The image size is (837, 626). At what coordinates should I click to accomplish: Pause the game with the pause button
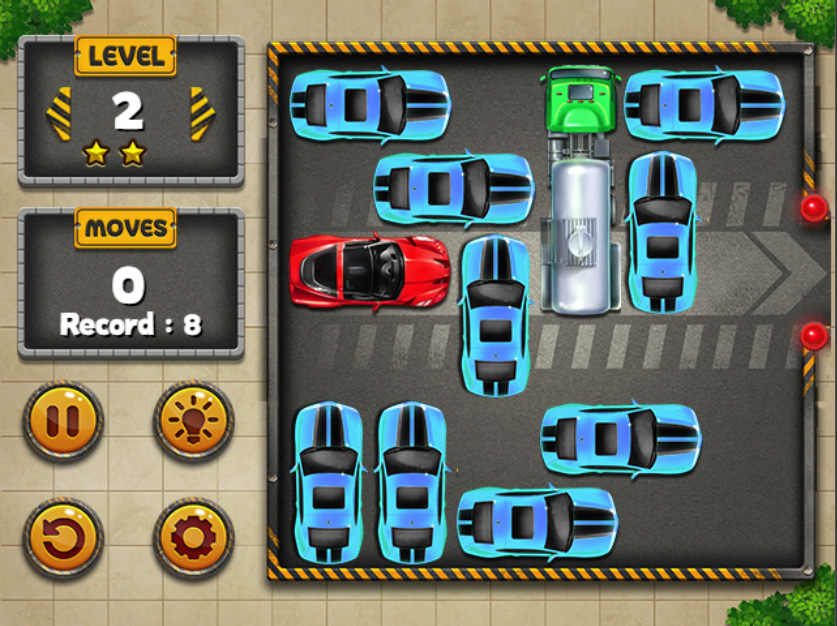63,420
